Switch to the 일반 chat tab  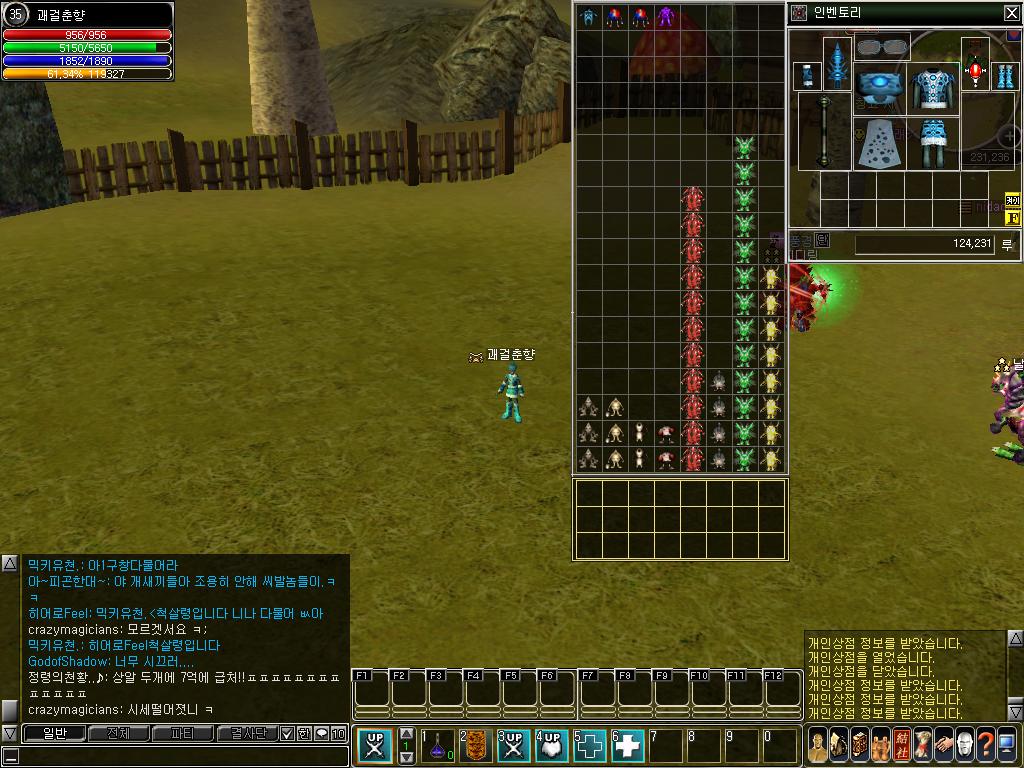coord(53,734)
